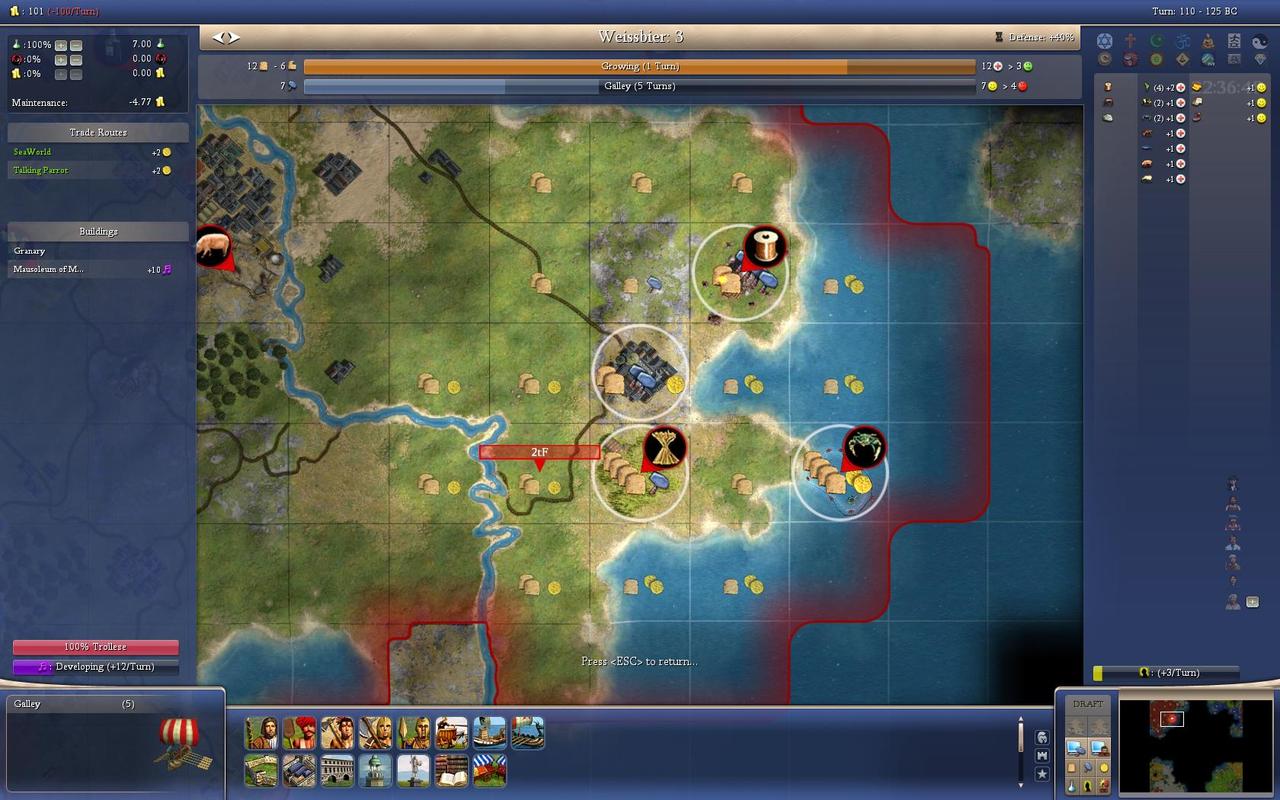Select the Settler build icon
The image size is (1280, 800).
[261, 733]
